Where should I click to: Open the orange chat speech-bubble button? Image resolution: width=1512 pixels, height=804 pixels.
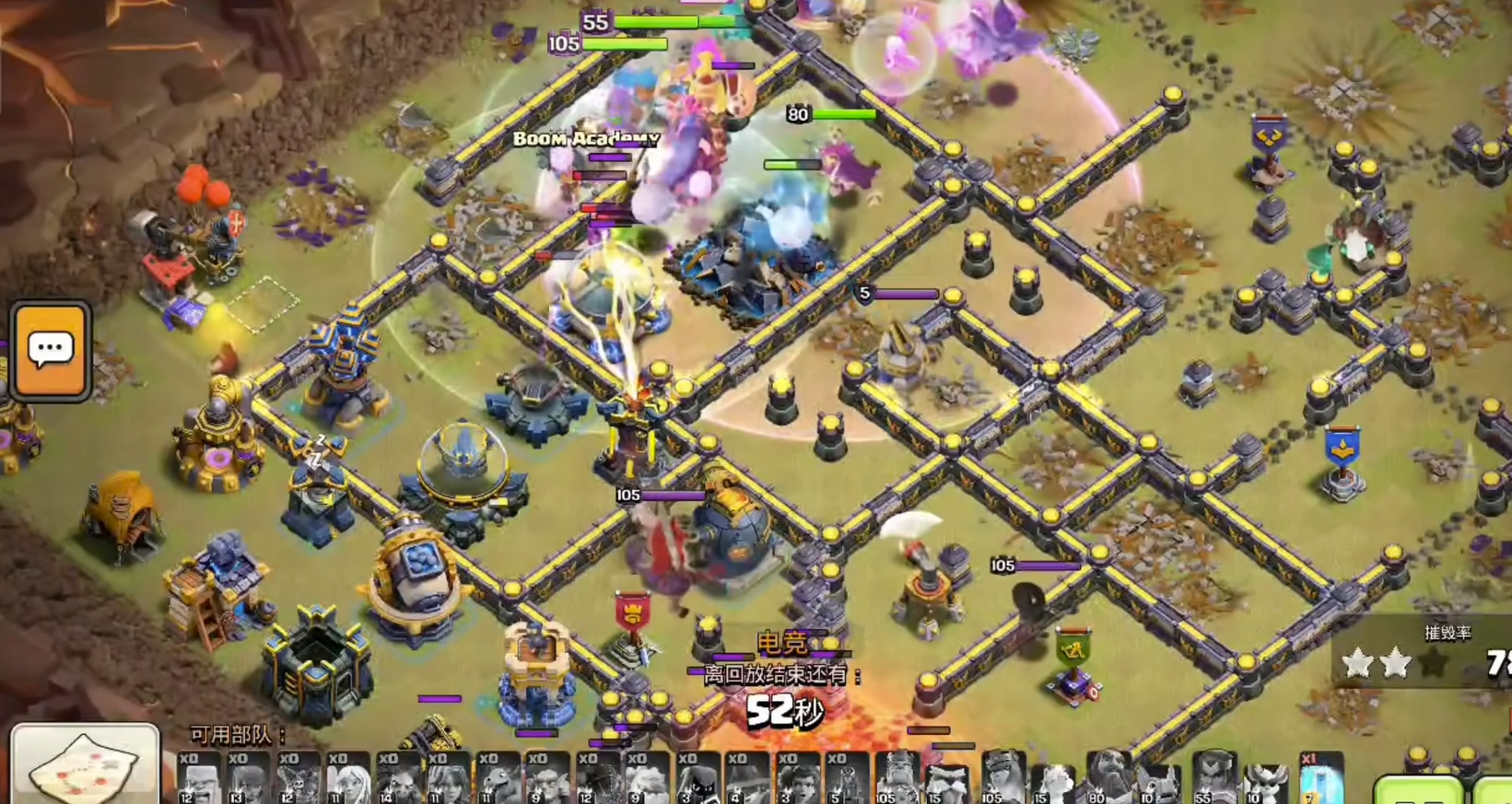pyautogui.click(x=51, y=350)
